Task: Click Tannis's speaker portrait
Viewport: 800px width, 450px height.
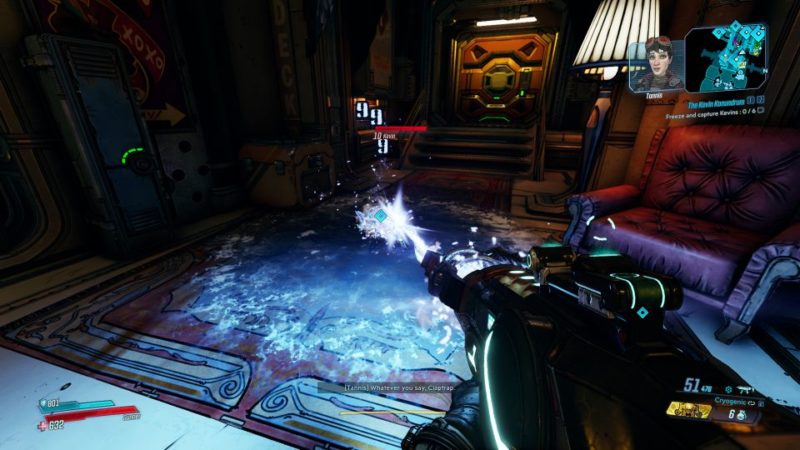Action: [x=657, y=62]
